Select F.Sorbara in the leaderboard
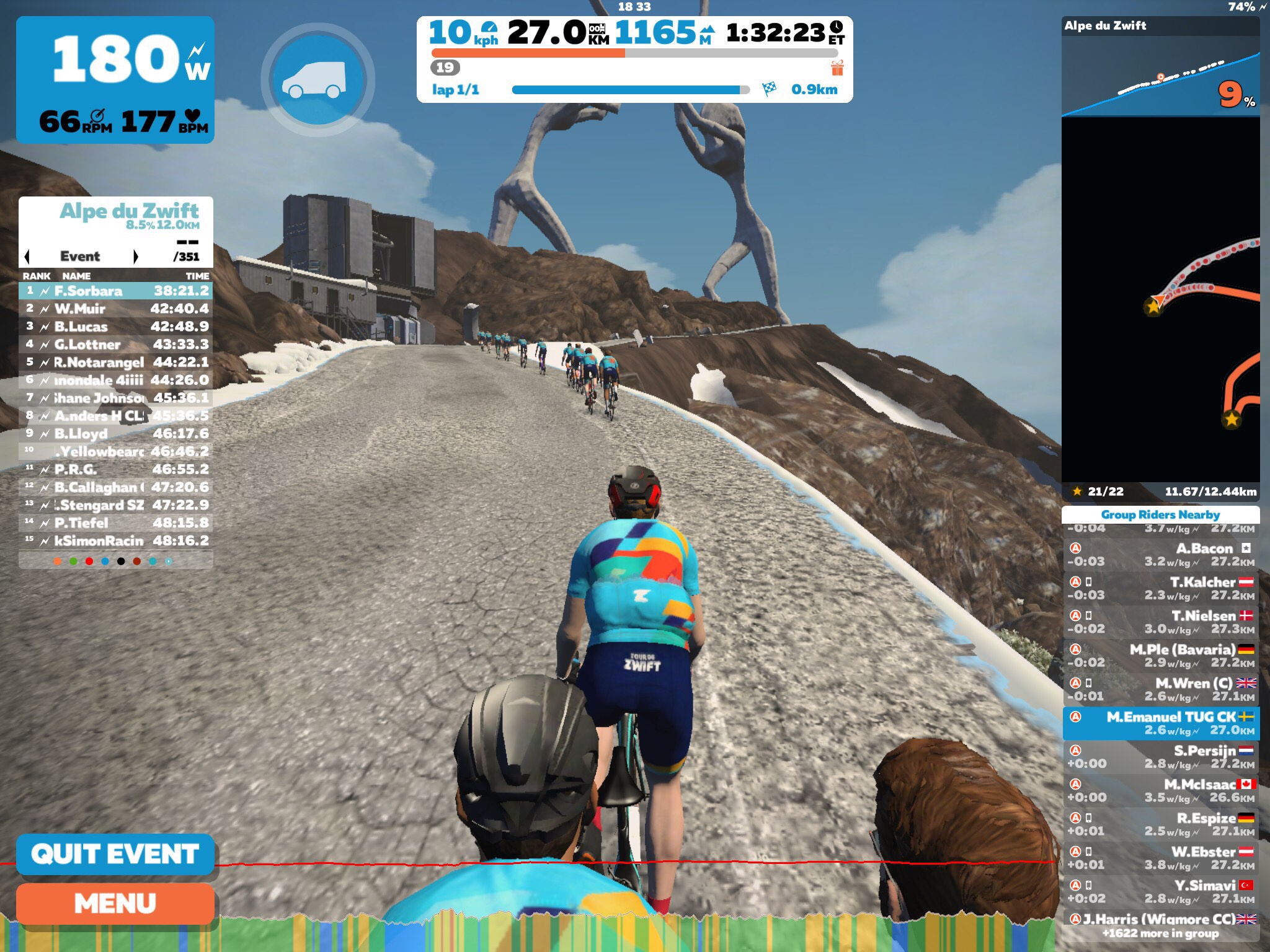The height and width of the screenshot is (952, 1270). tap(115, 291)
